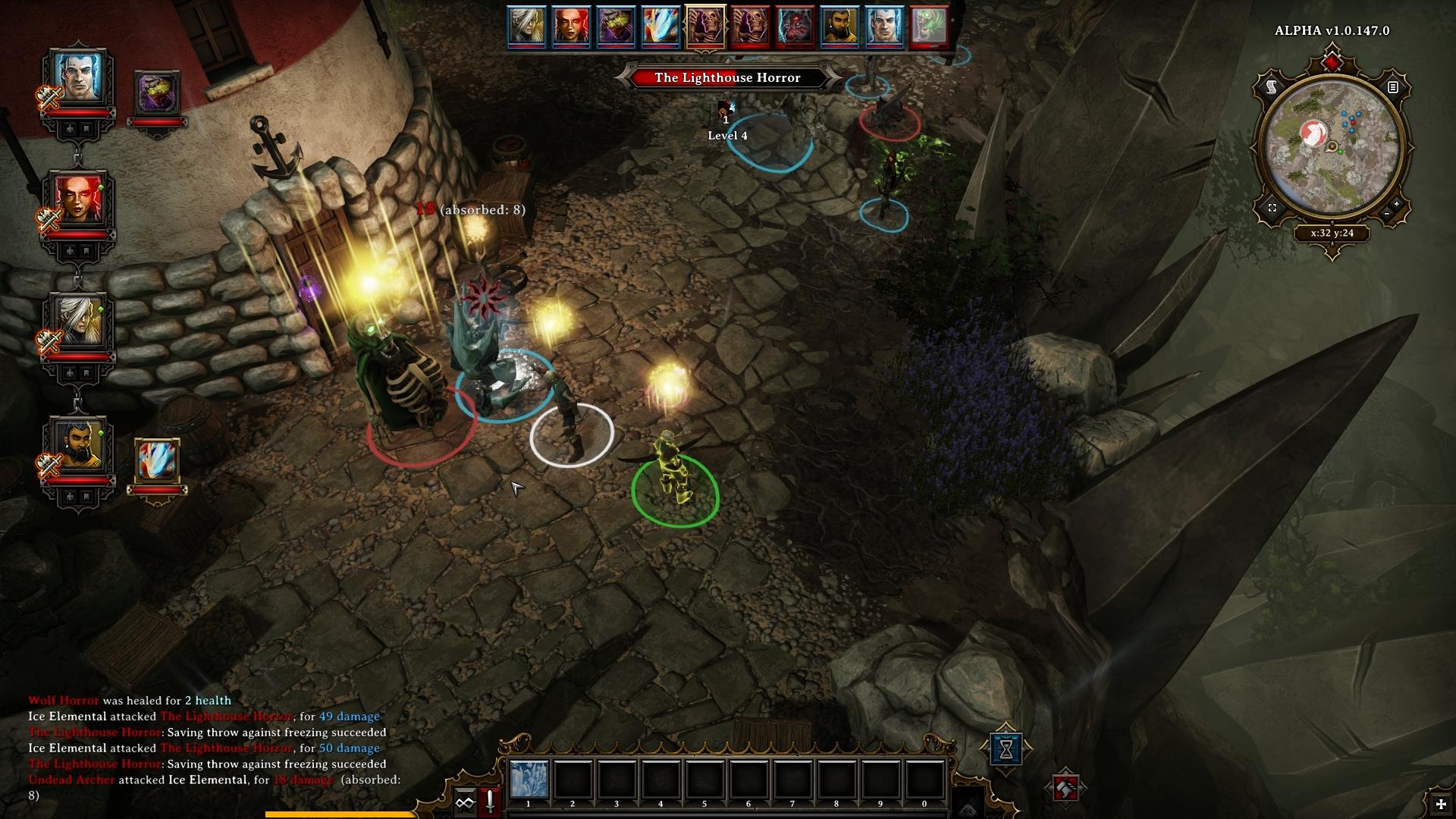The height and width of the screenshot is (819, 1456).
Task: Select the wolf horror turn-order portrait
Action: coord(795,26)
